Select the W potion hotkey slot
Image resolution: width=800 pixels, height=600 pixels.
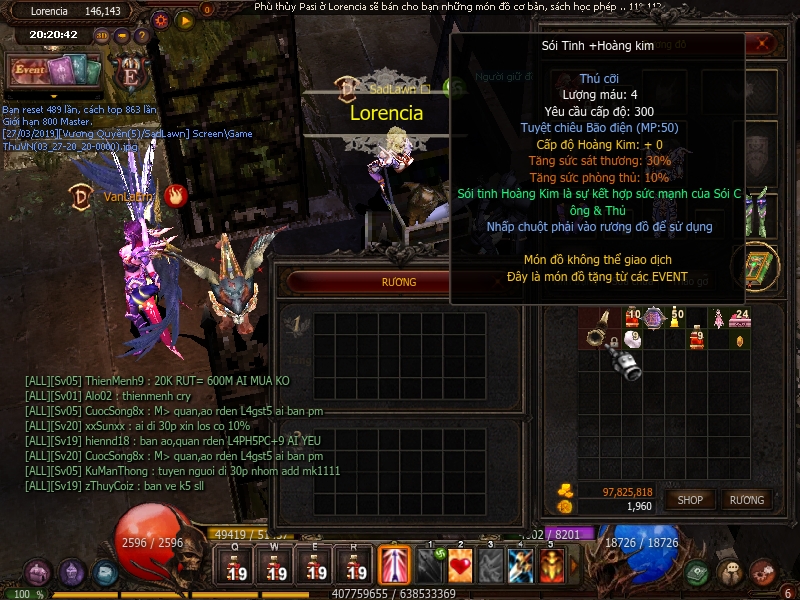coord(276,566)
